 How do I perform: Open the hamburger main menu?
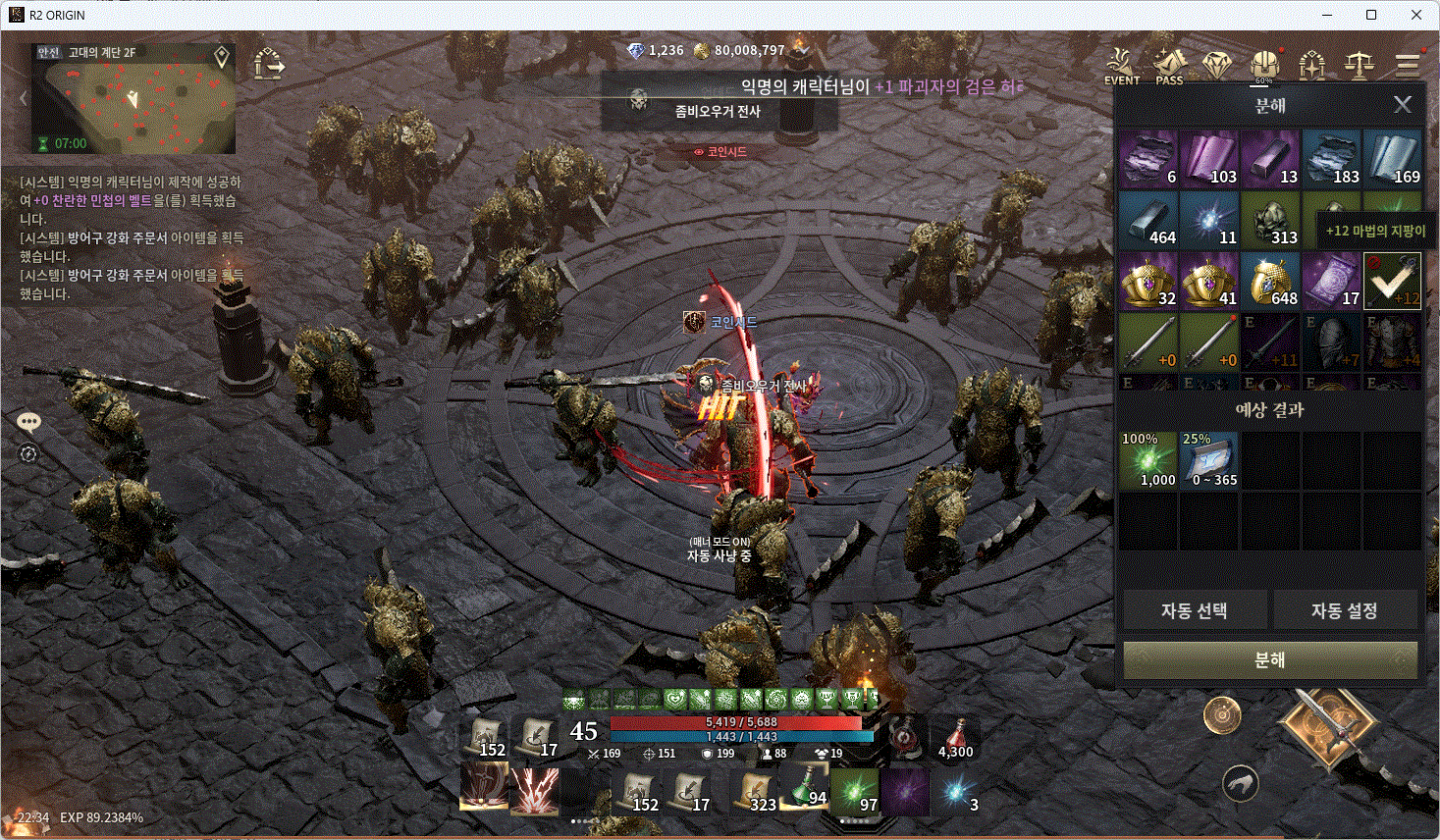click(1408, 66)
